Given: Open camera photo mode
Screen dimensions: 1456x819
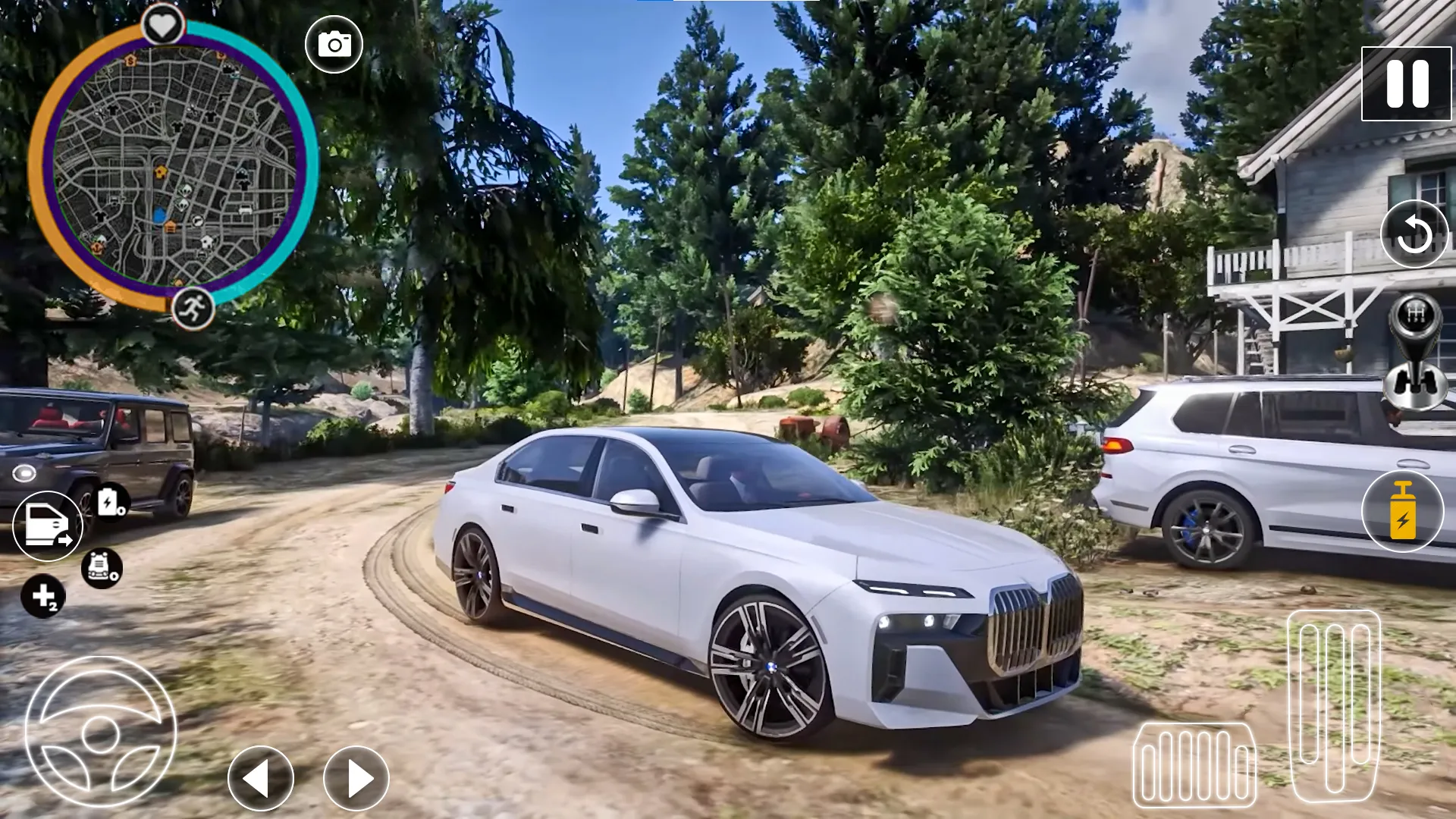Looking at the screenshot, I should pyautogui.click(x=334, y=43).
